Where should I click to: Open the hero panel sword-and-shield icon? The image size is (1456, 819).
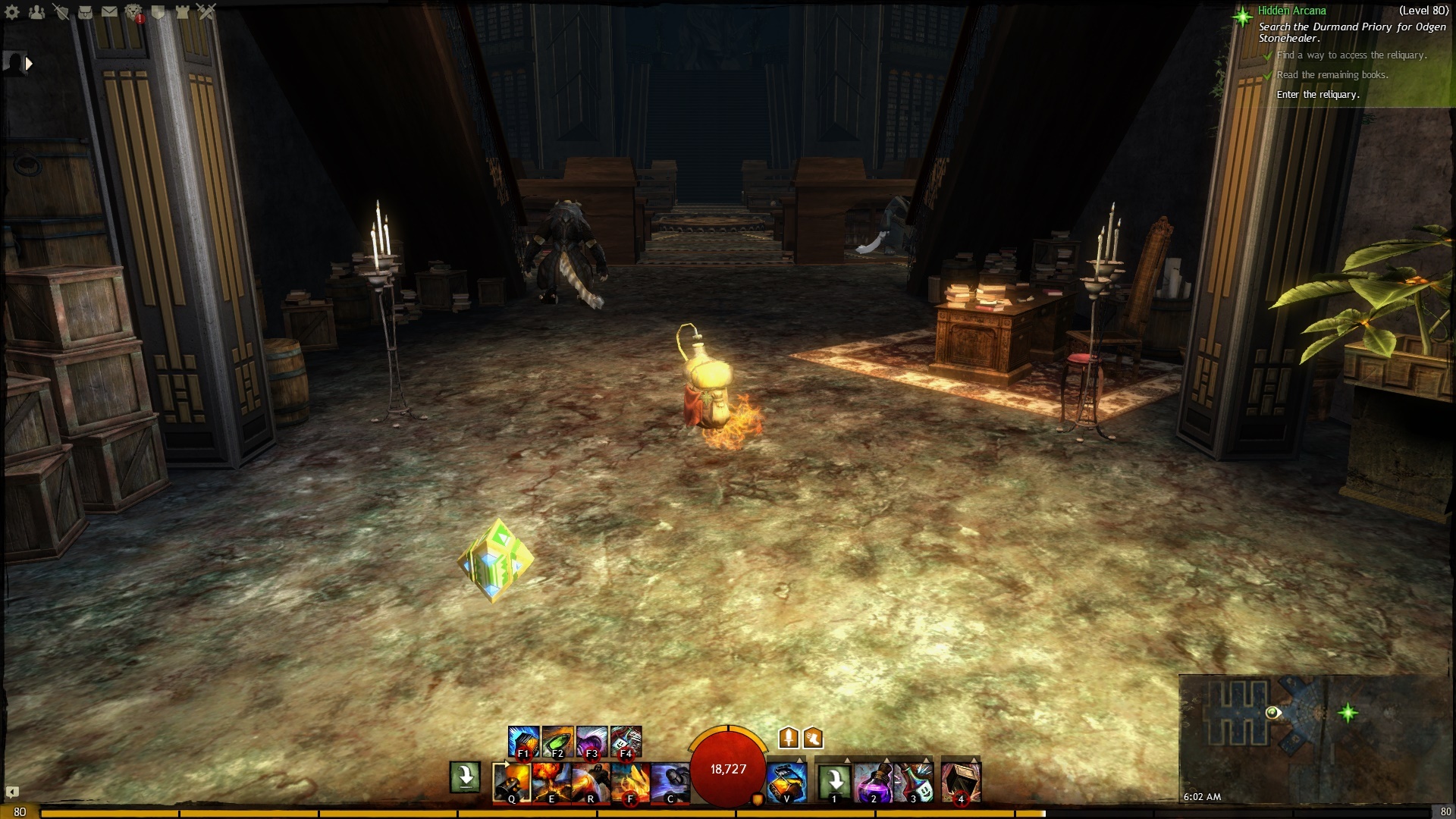point(61,11)
